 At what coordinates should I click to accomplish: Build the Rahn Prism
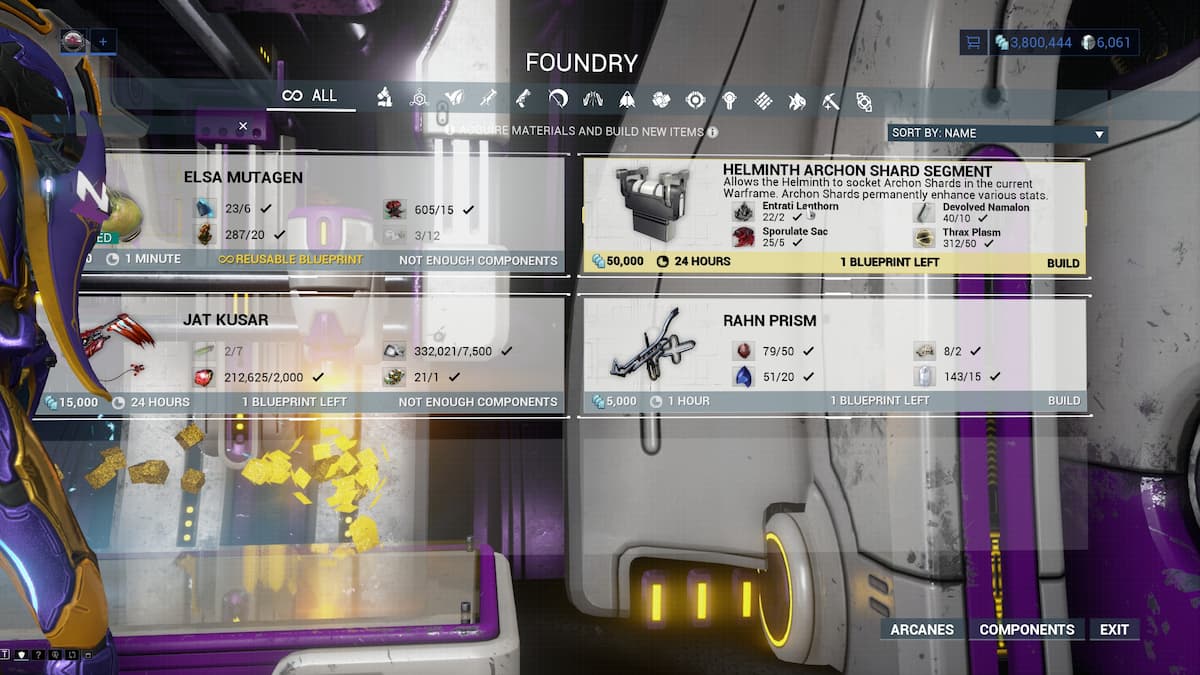(x=1063, y=401)
